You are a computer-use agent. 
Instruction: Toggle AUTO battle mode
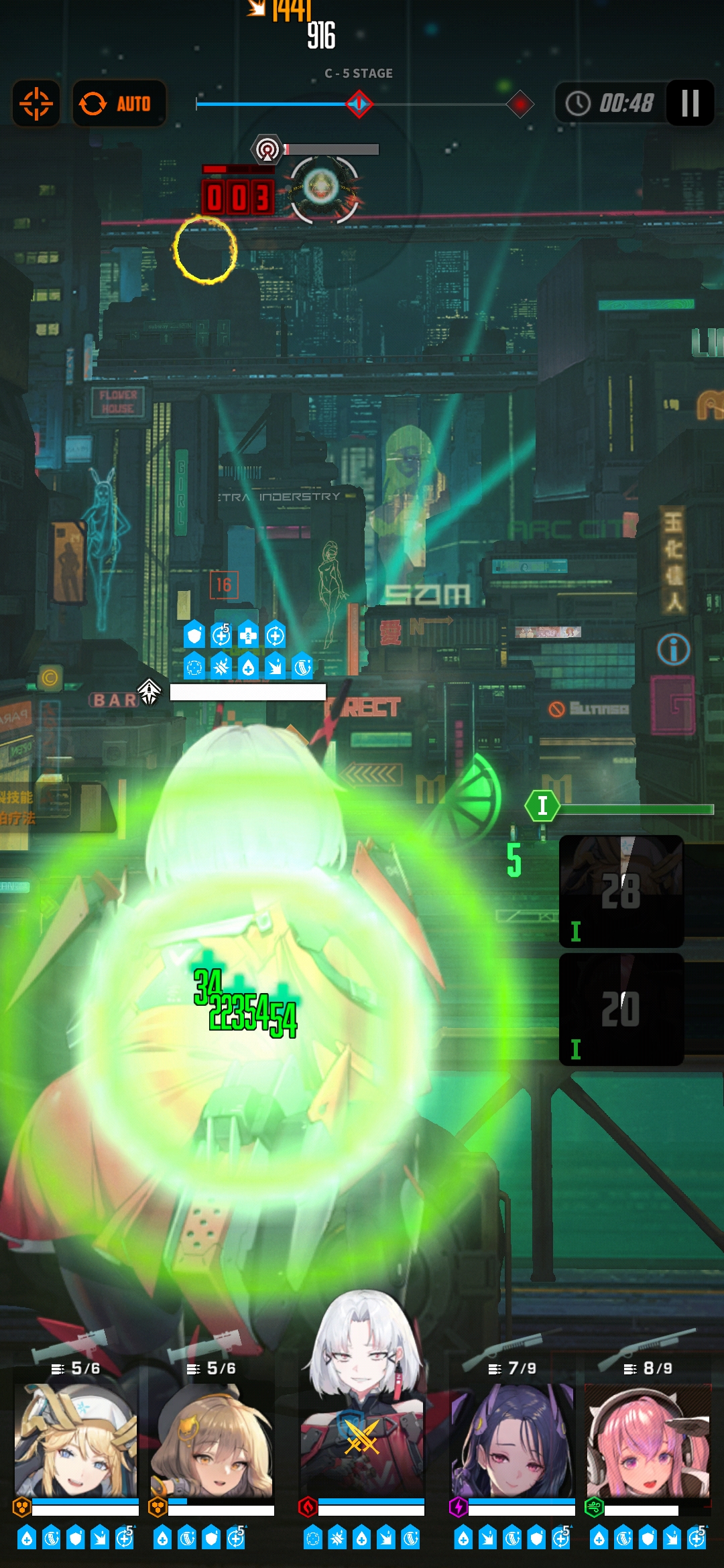pyautogui.click(x=119, y=104)
